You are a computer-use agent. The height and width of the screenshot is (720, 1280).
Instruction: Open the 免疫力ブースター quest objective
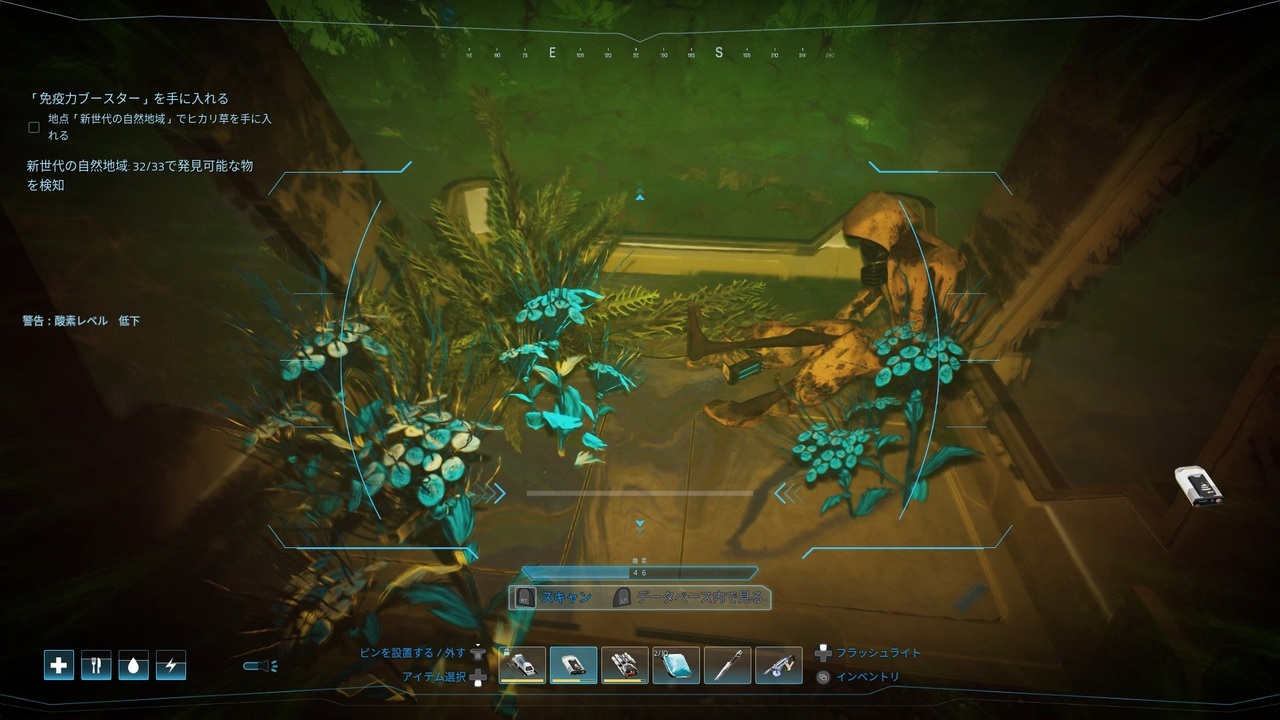point(128,98)
